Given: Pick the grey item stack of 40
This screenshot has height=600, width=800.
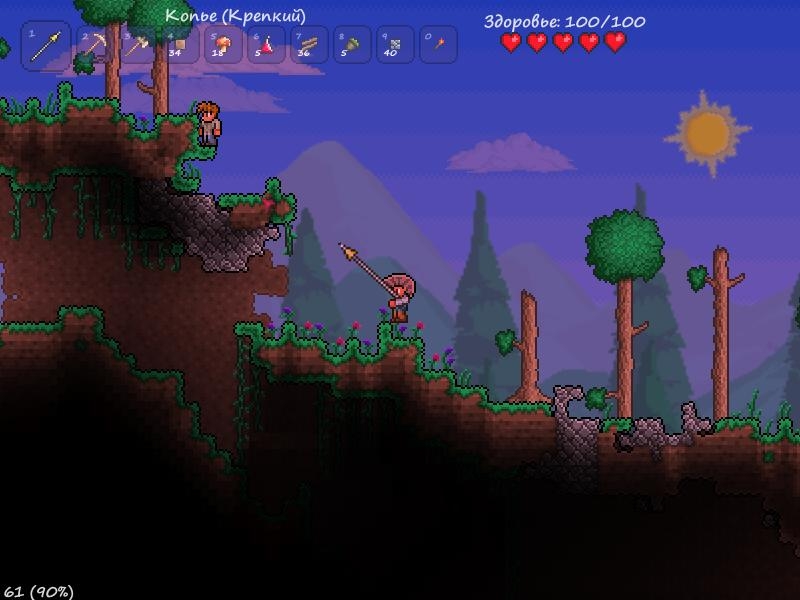Looking at the screenshot, I should coord(395,46).
